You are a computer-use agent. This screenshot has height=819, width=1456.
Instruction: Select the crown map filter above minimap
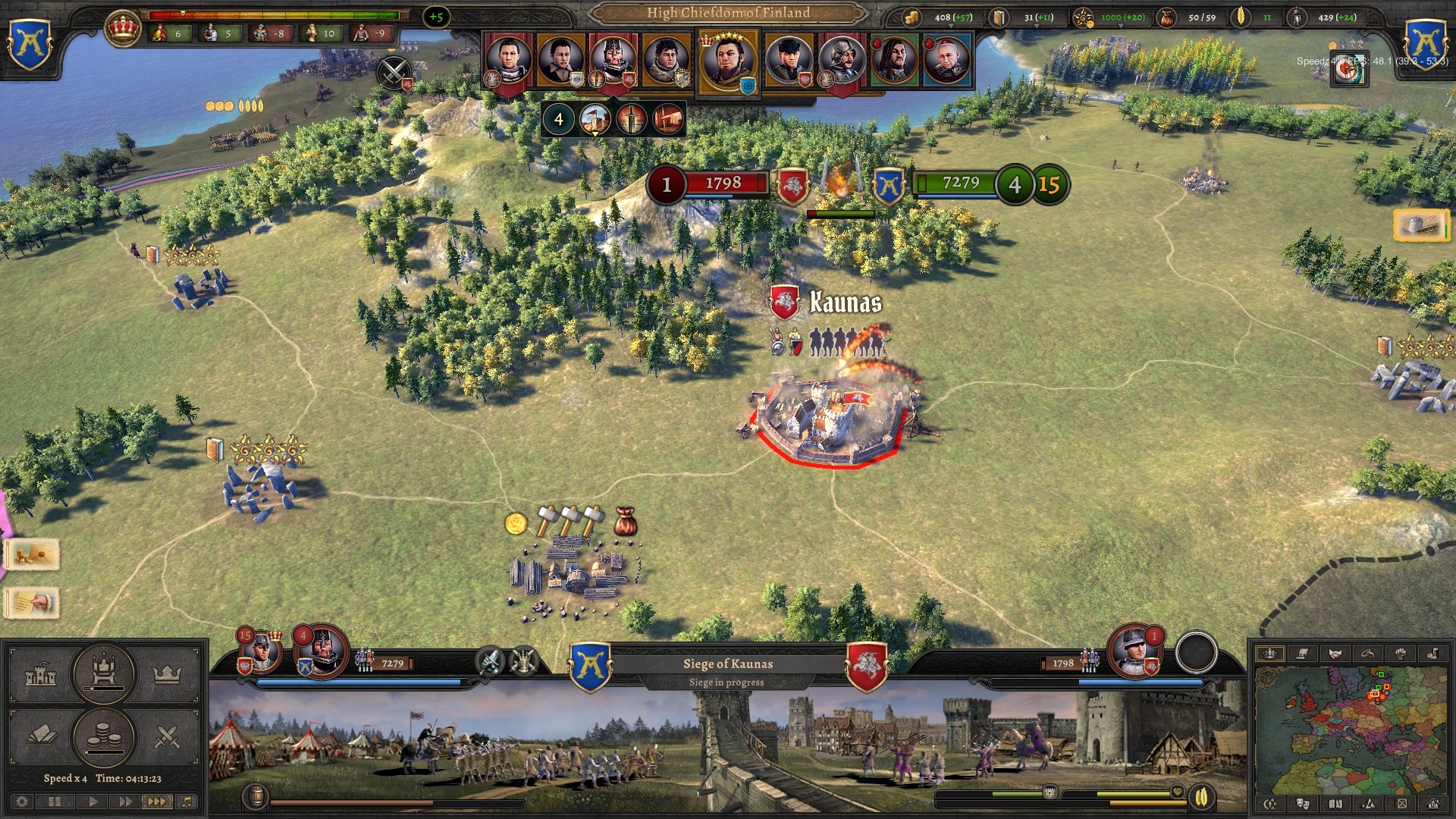point(1269,654)
